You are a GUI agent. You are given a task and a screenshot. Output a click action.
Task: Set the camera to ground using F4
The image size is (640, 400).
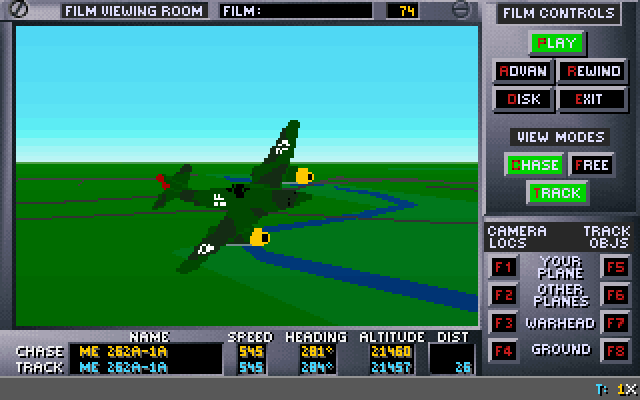tap(503, 351)
